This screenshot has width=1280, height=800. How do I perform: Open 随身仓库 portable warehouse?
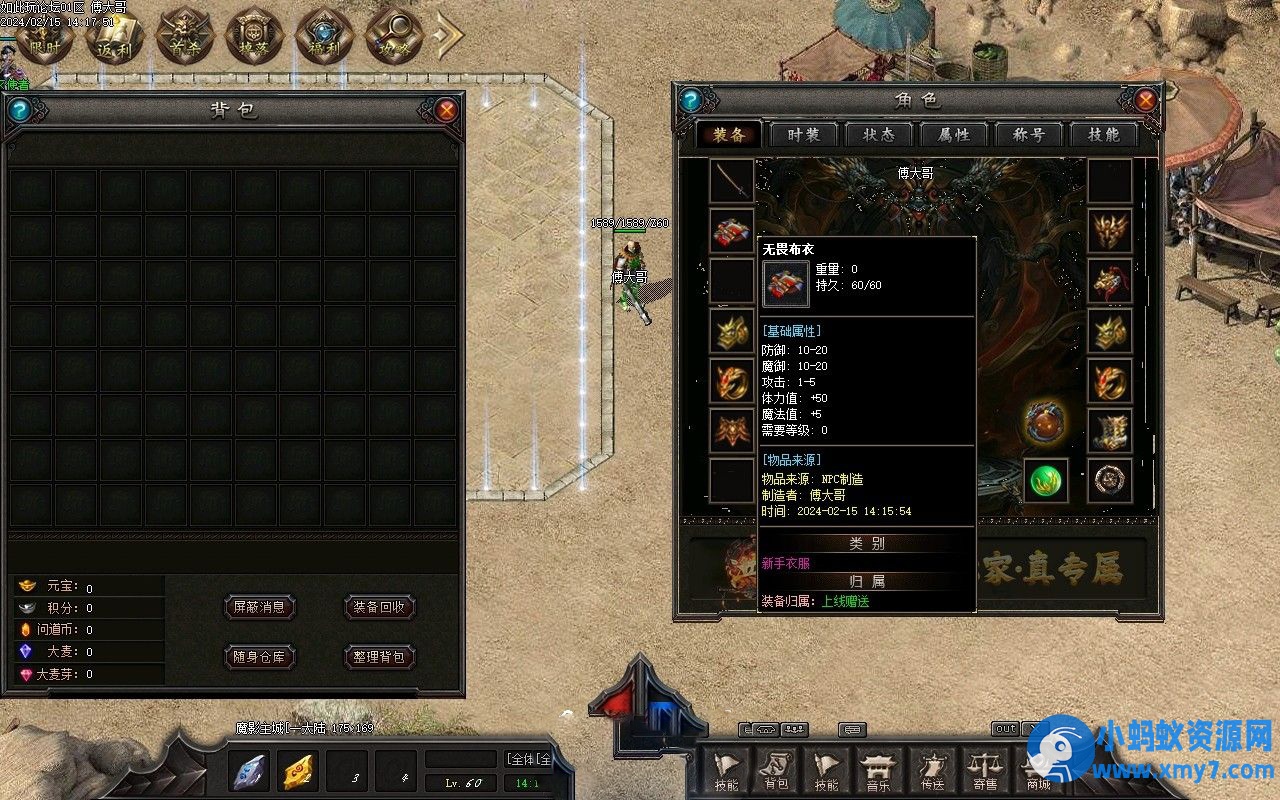coord(259,657)
